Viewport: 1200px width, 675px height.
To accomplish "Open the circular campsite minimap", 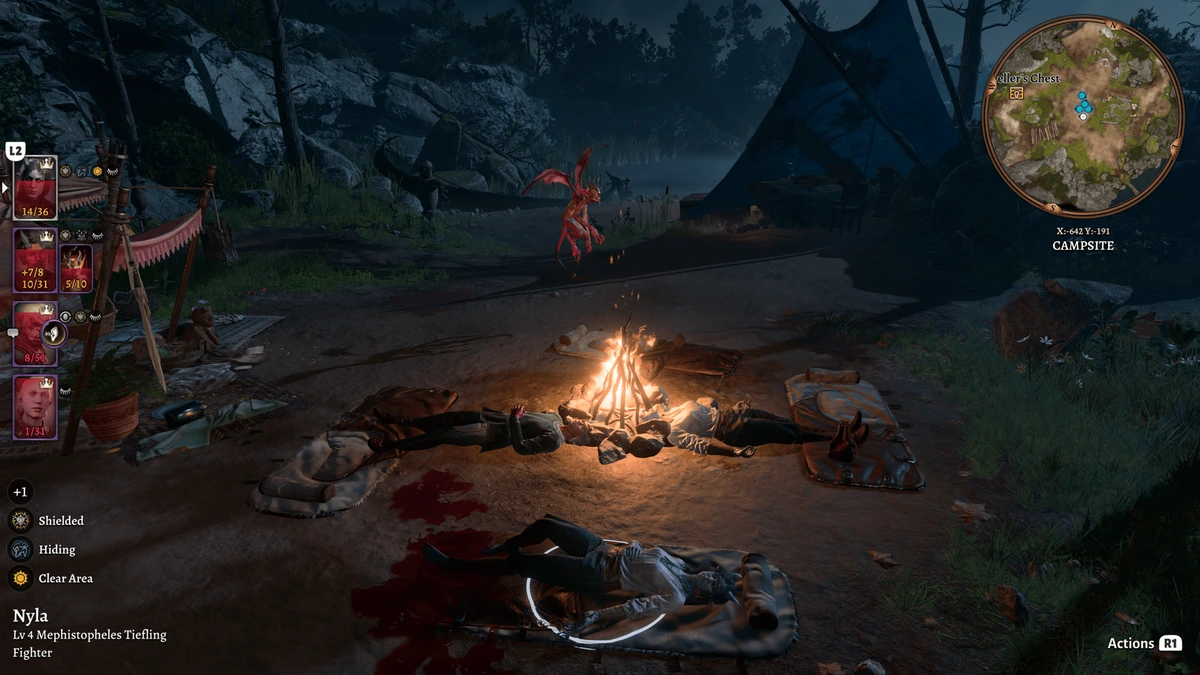I will (x=1083, y=116).
